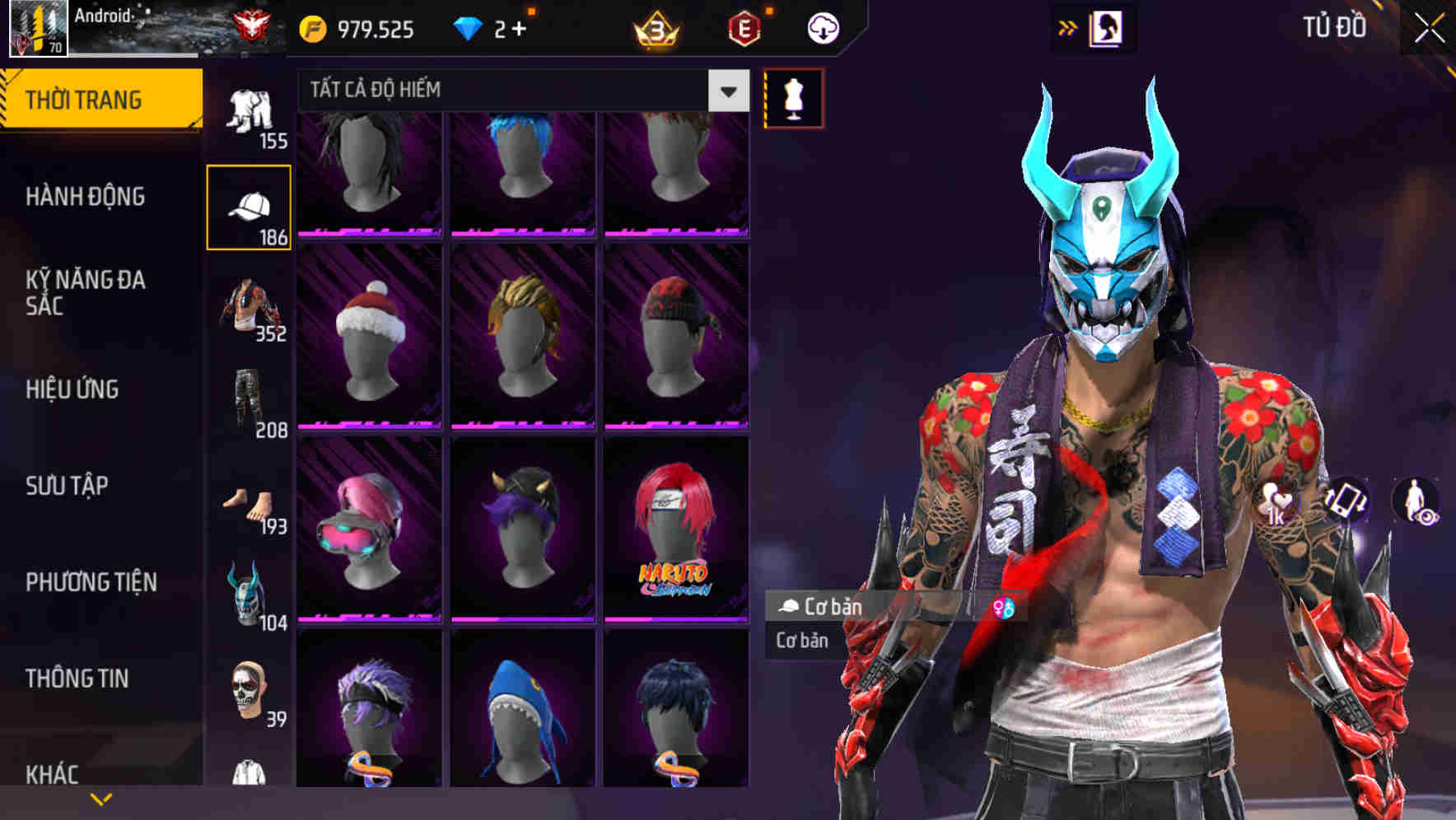1456x820 pixels.
Task: Open the mannequin preview icon beside rarity filter
Action: pyautogui.click(x=793, y=97)
